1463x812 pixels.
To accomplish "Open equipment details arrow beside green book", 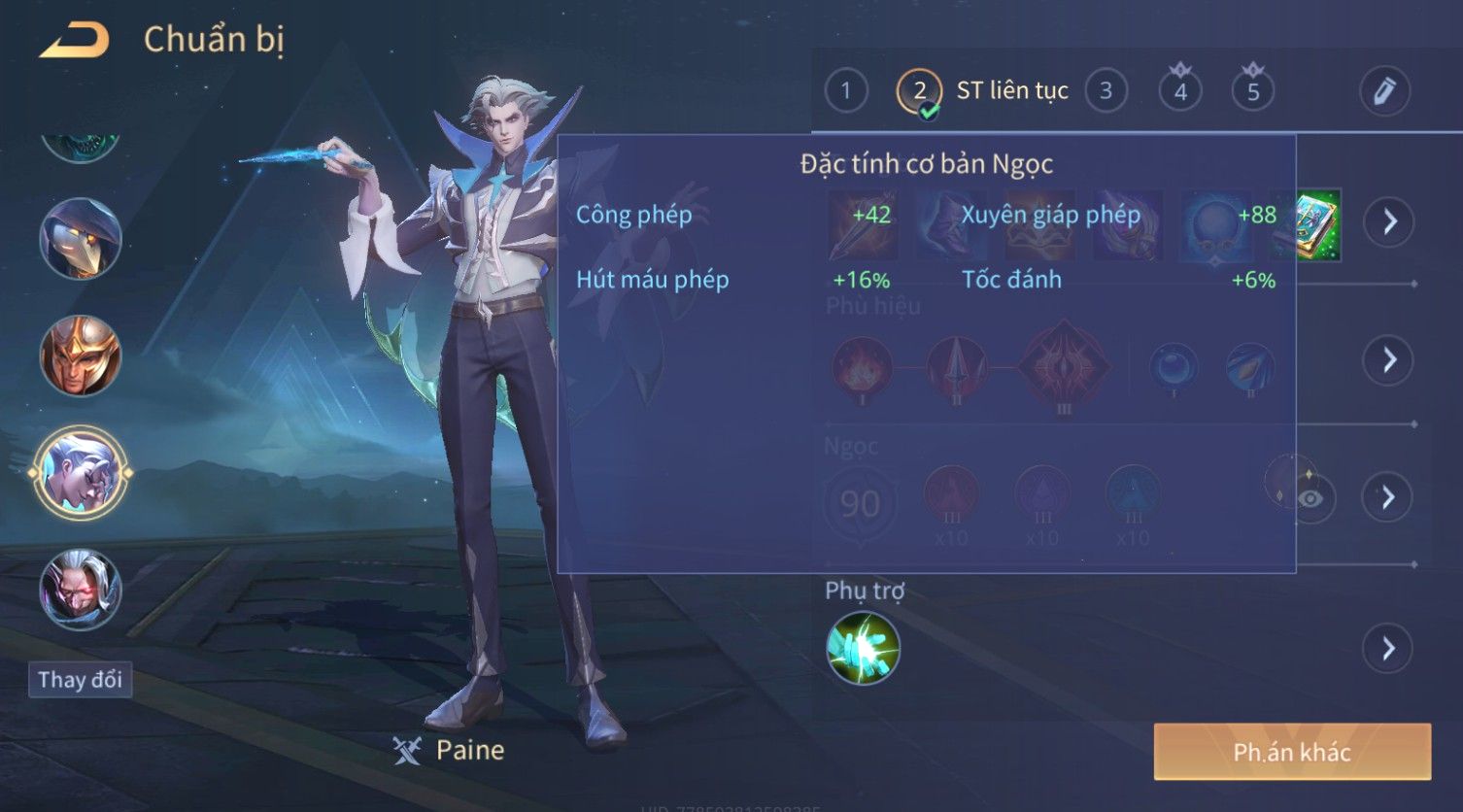I will (x=1389, y=221).
